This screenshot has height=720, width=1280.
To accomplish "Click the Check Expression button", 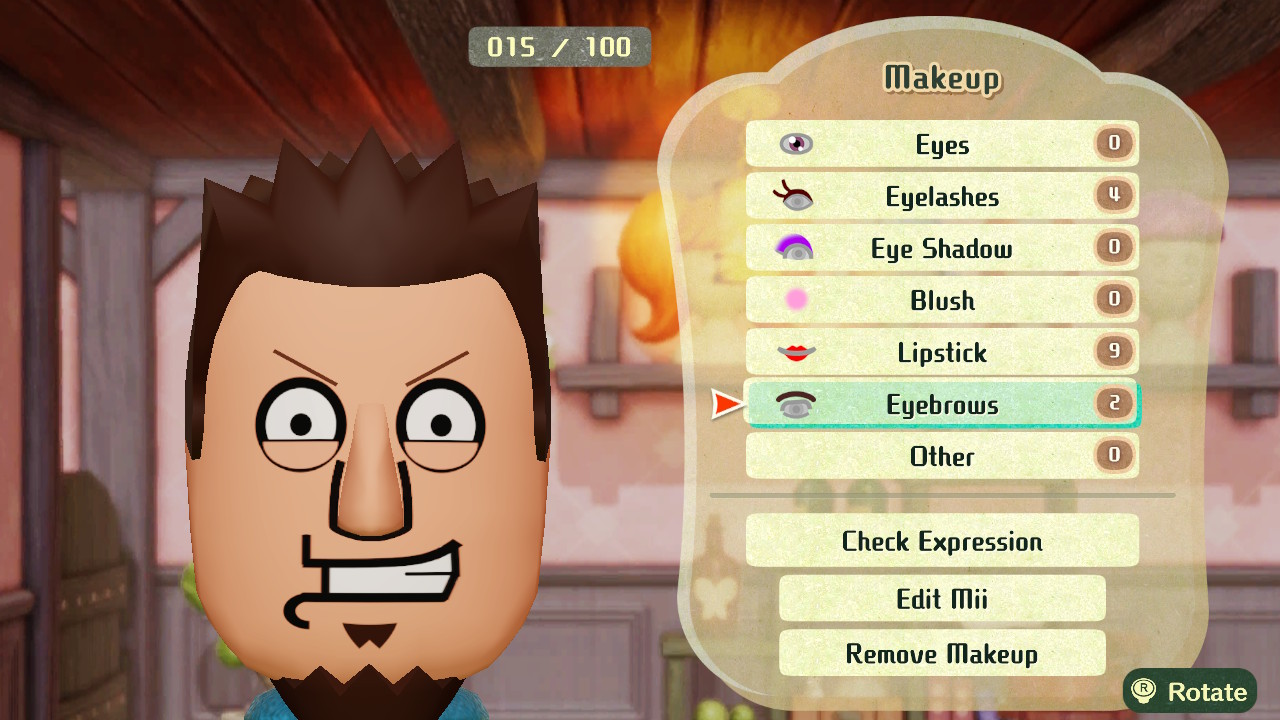I will coord(941,541).
